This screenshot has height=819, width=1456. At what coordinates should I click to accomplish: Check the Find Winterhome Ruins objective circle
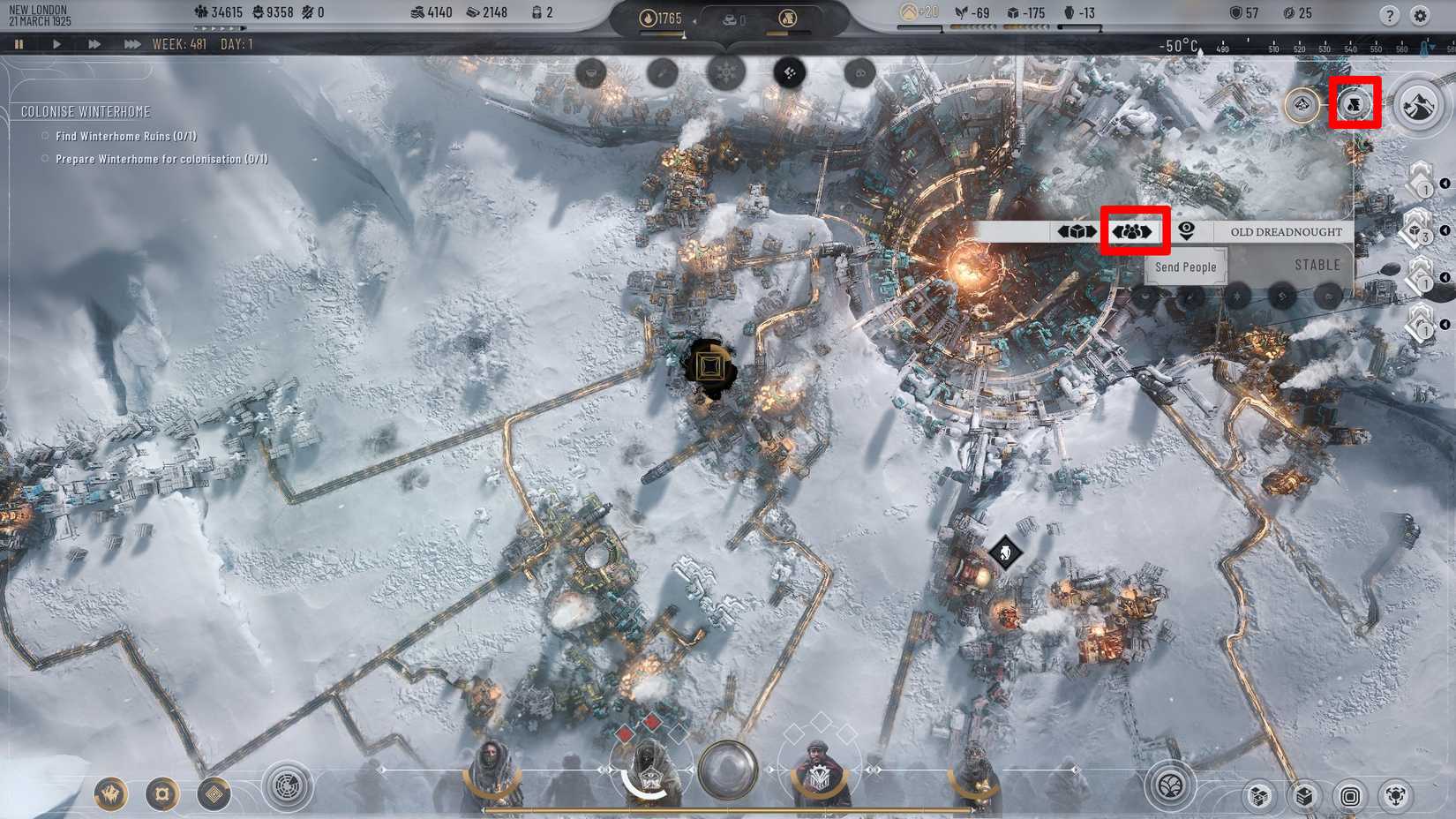(45, 136)
